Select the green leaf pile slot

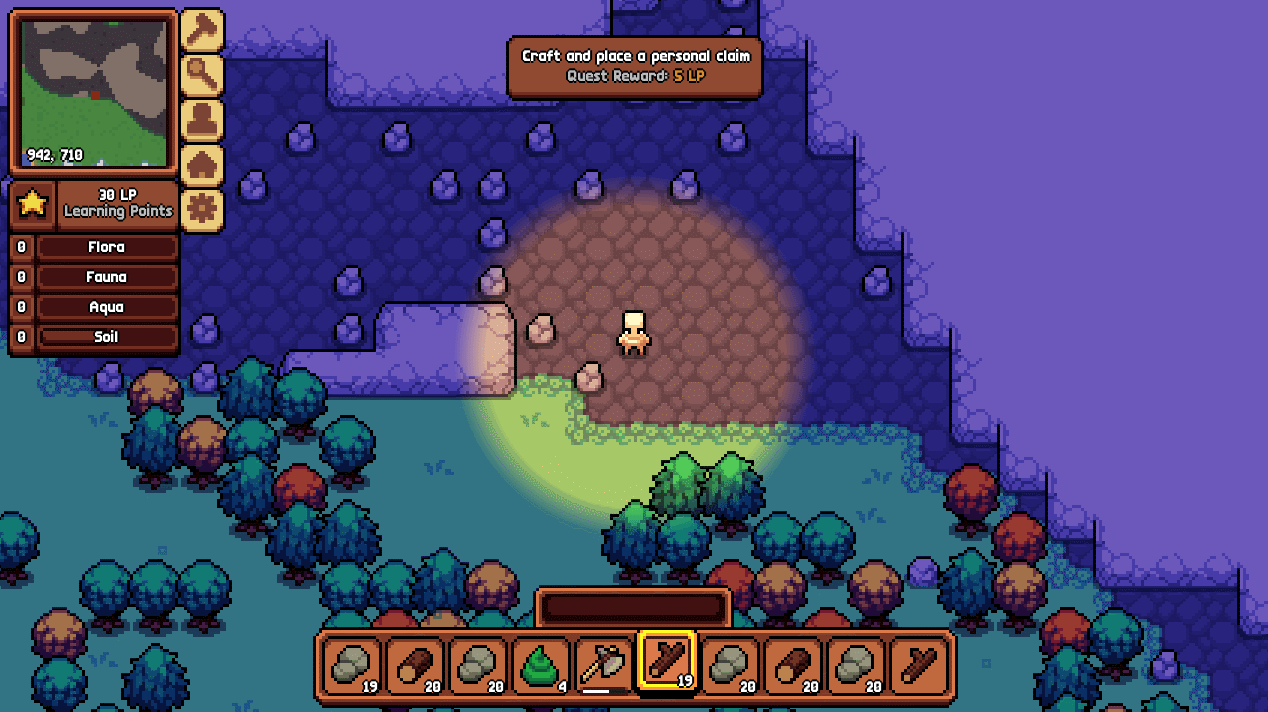[x=541, y=664]
